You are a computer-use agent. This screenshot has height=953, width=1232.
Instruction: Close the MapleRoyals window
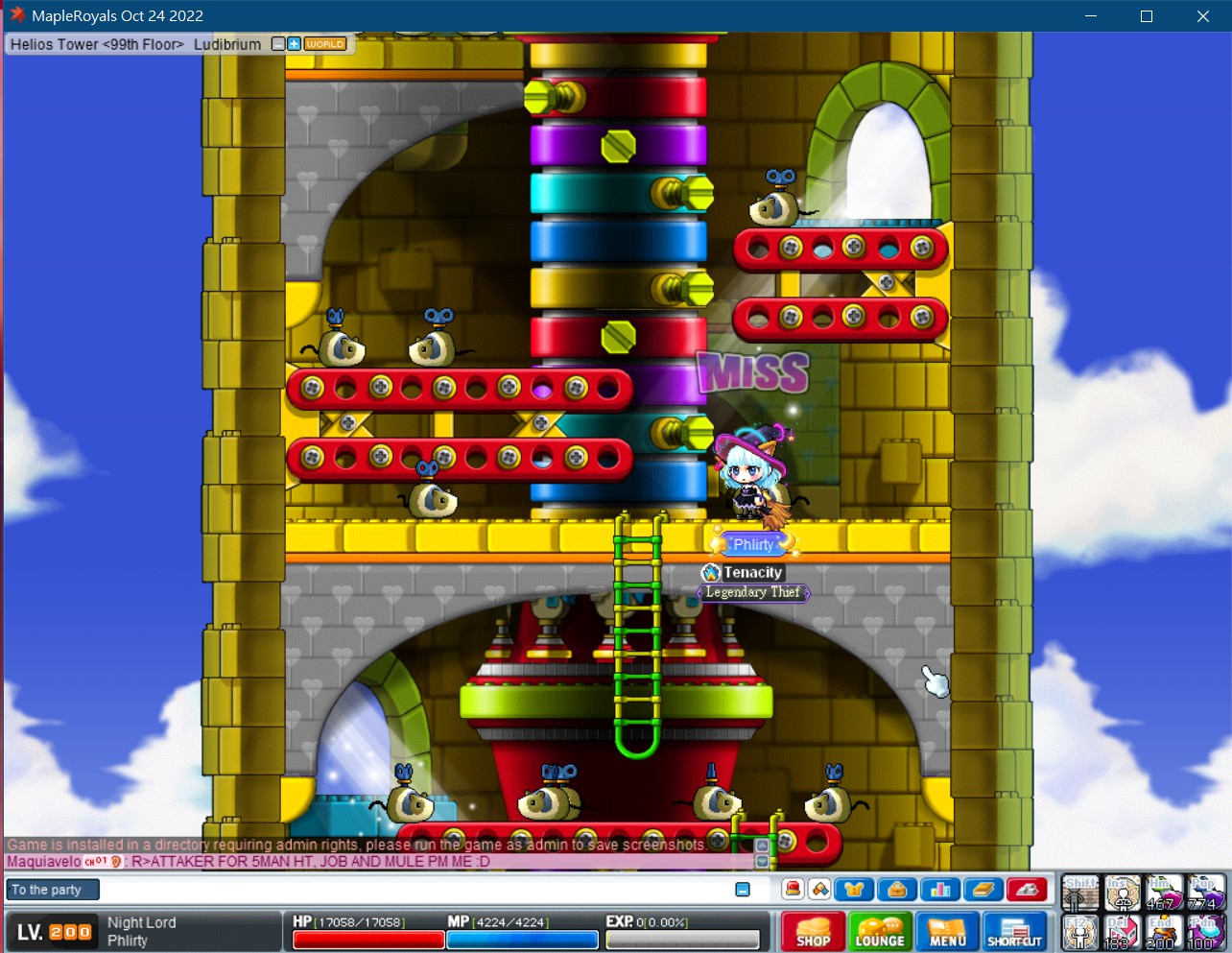click(x=1203, y=16)
